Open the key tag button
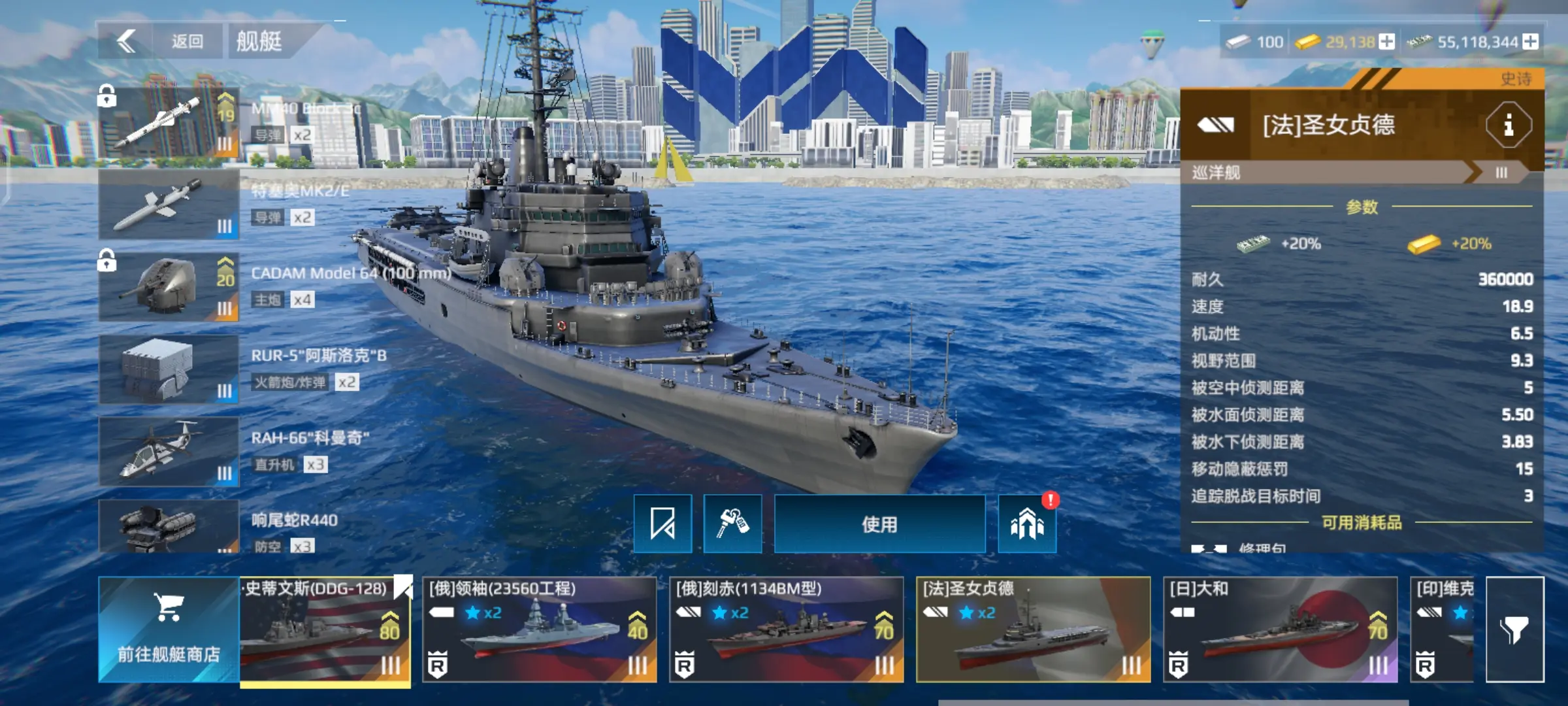Image resolution: width=1568 pixels, height=706 pixels. tap(732, 524)
